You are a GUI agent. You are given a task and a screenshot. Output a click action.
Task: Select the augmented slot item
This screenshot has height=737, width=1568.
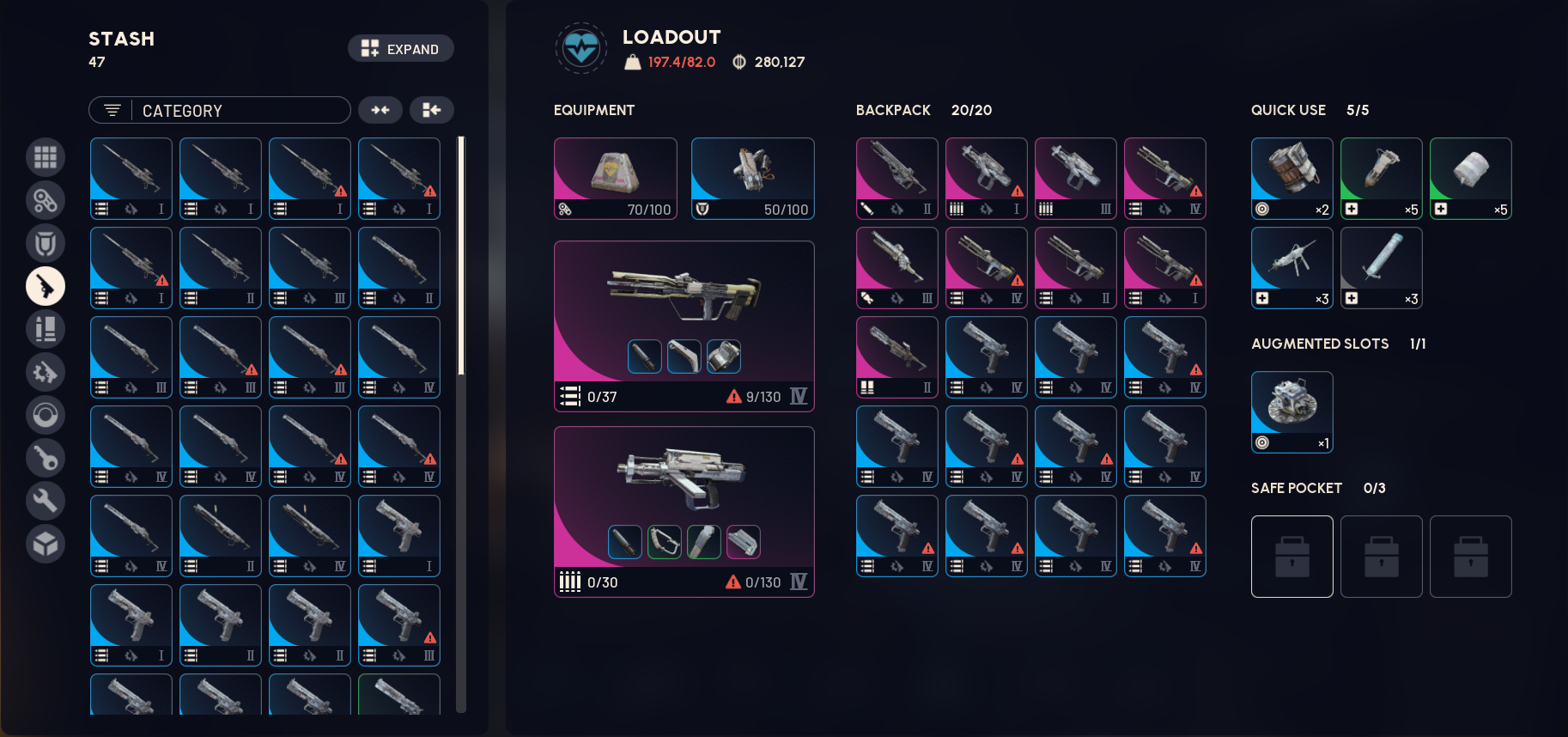point(1291,412)
